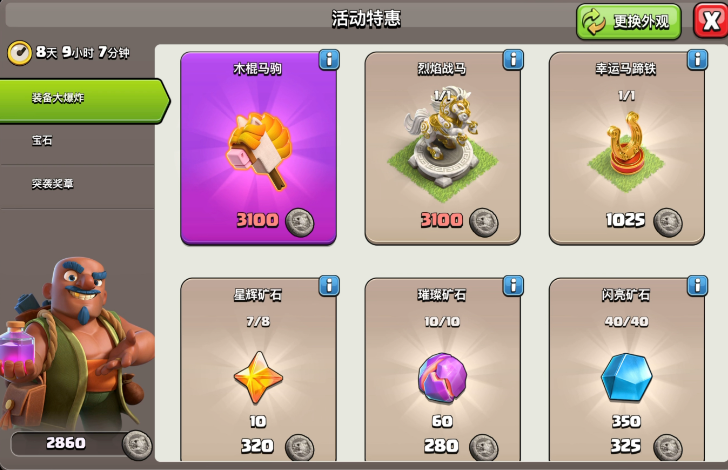Show info for 木棍马驹
Image resolution: width=728 pixels, height=470 pixels.
pyautogui.click(x=329, y=60)
